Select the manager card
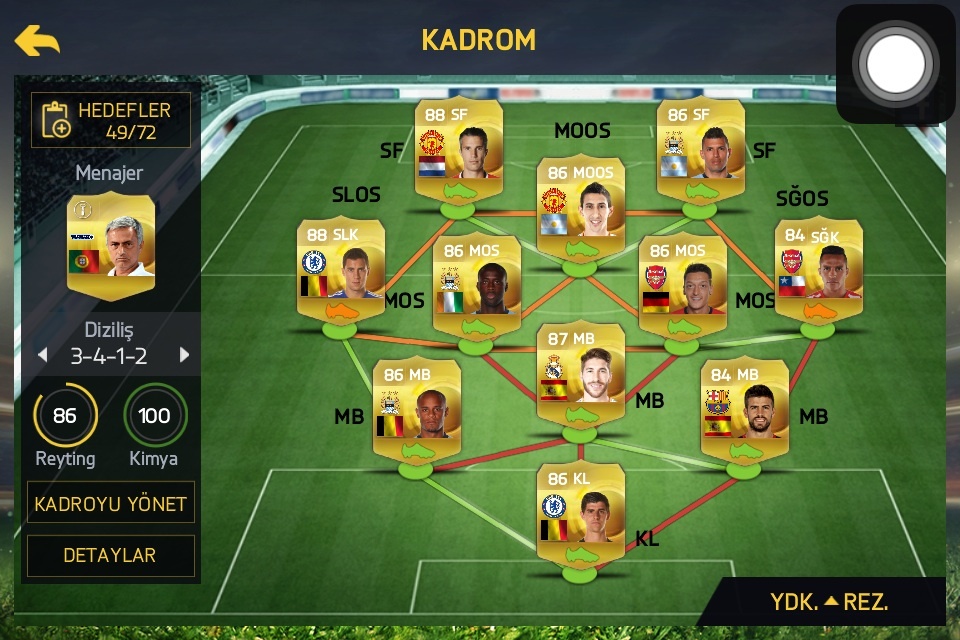This screenshot has width=960, height=640. pyautogui.click(x=111, y=247)
